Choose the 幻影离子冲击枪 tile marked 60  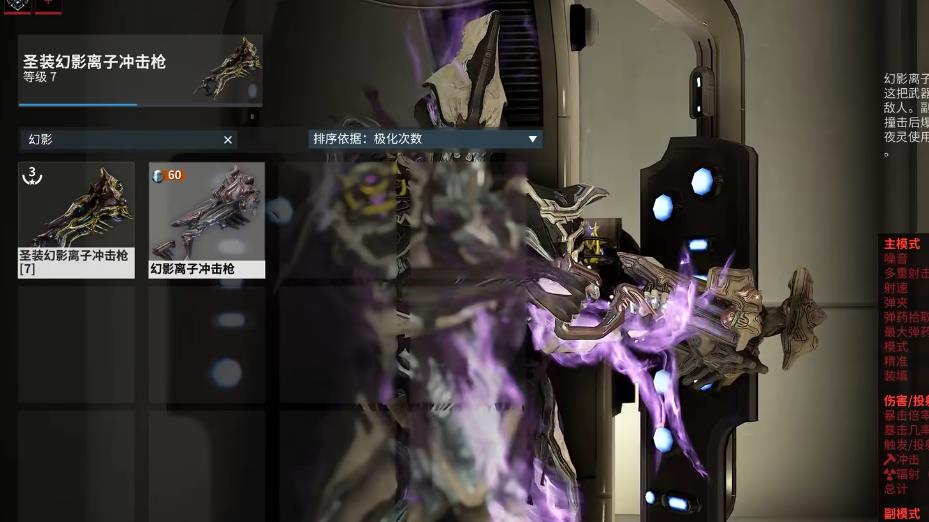tap(207, 219)
